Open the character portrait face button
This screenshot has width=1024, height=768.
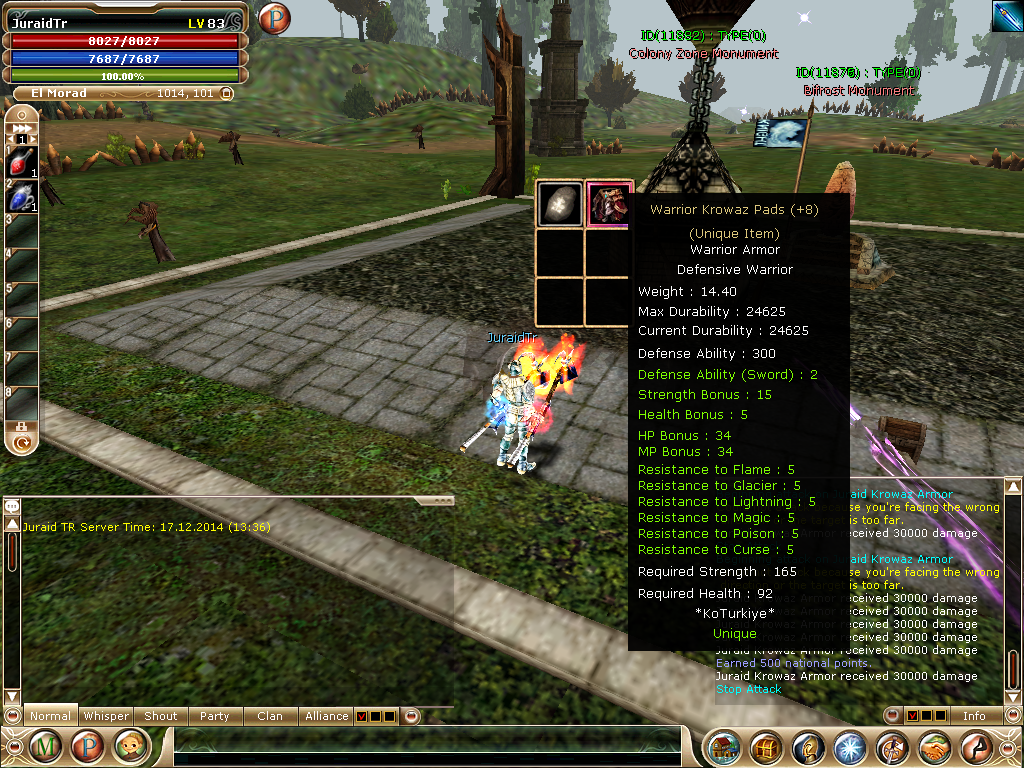[x=130, y=746]
